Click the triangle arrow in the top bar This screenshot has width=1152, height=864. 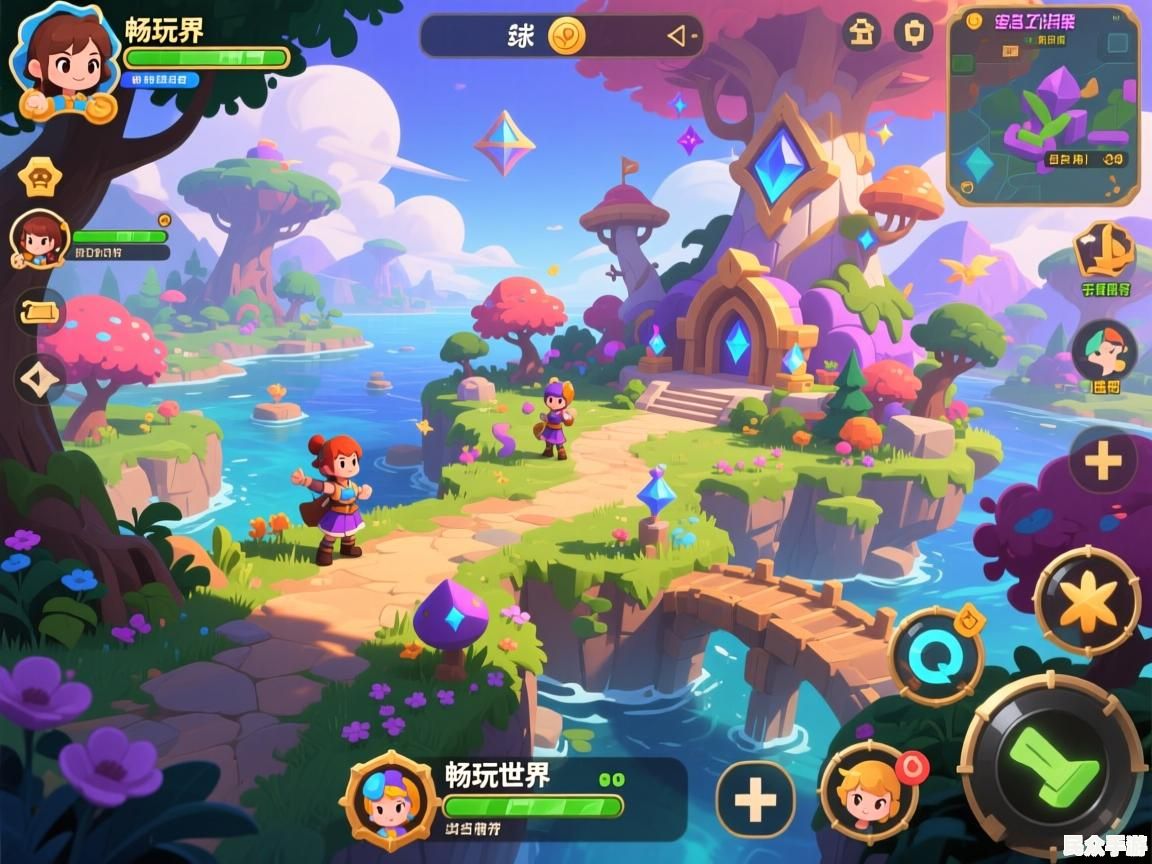pos(677,37)
